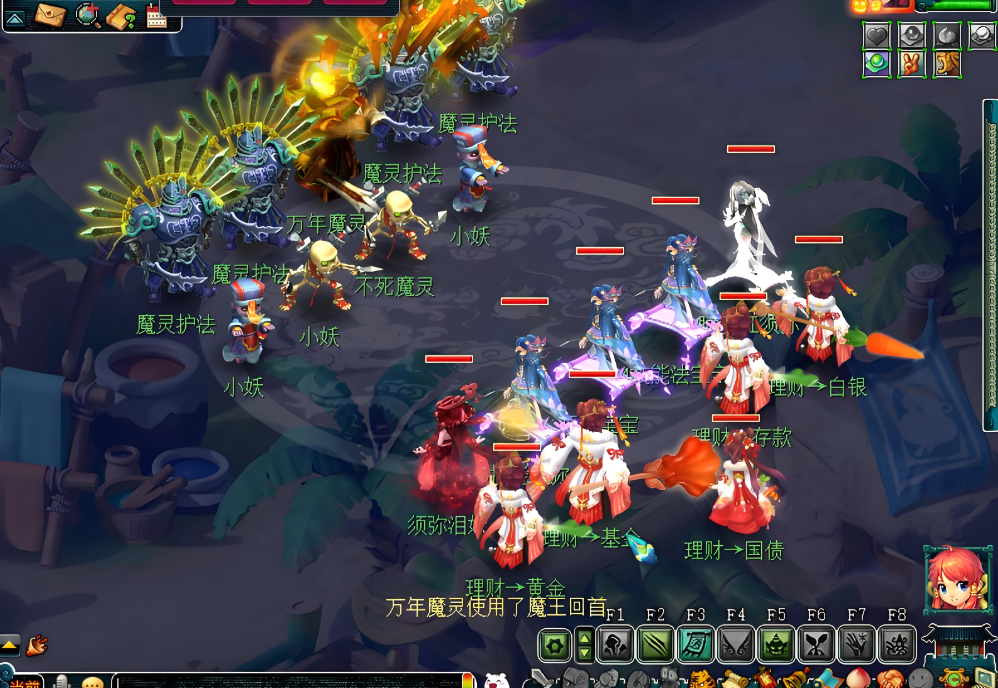Collapse the top-left menu panel arrow
The image size is (998, 688).
(x=16, y=16)
